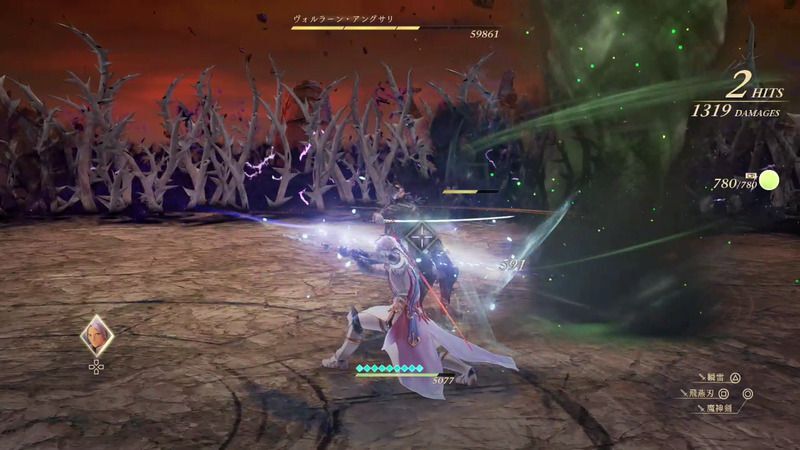Viewport: 800px width, 450px height.
Task: Select the party member portrait diamond
Action: click(96, 335)
